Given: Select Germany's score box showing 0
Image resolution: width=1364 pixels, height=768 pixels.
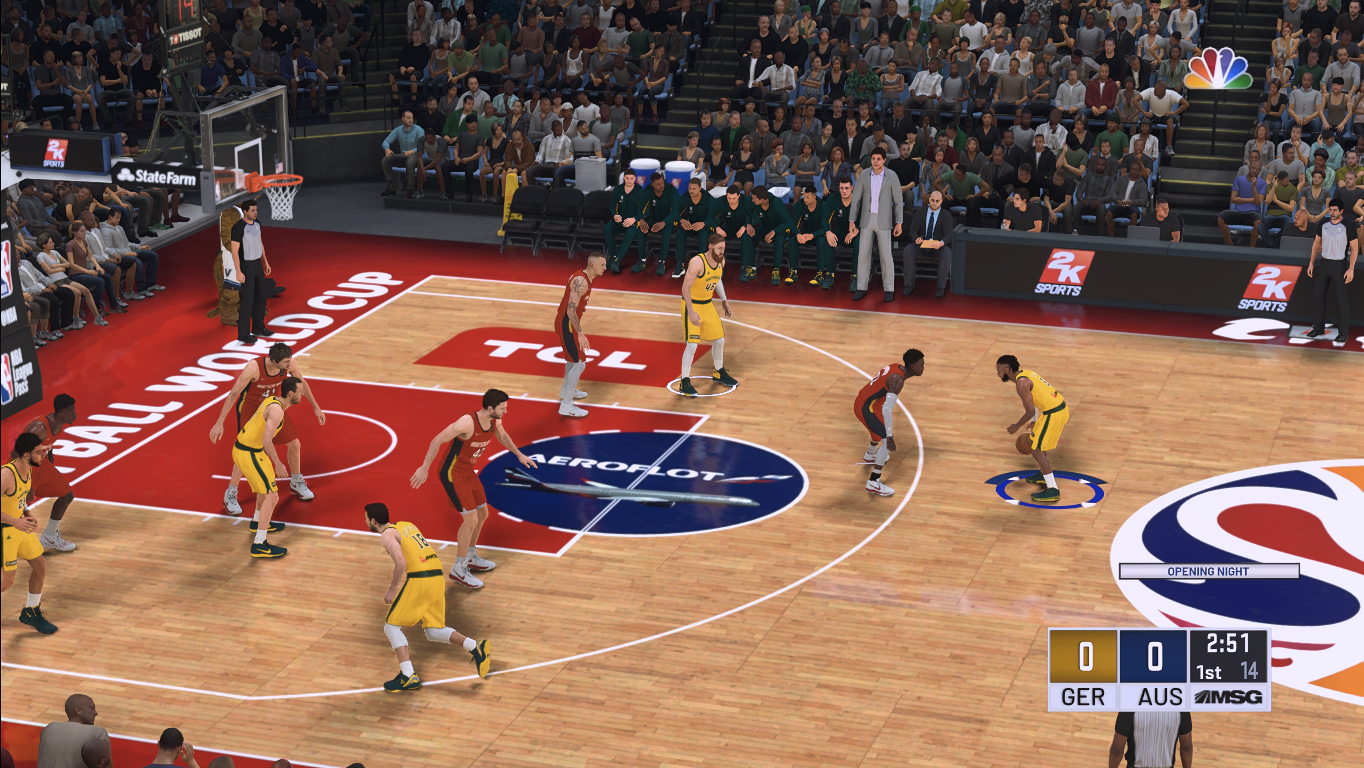Looking at the screenshot, I should click(1083, 657).
